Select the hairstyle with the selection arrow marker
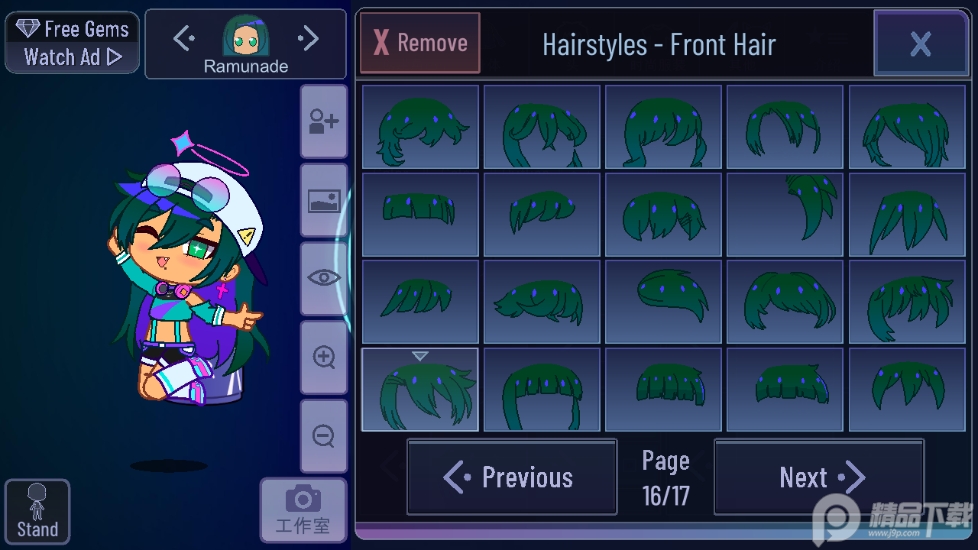Image resolution: width=978 pixels, height=550 pixels. 420,389
